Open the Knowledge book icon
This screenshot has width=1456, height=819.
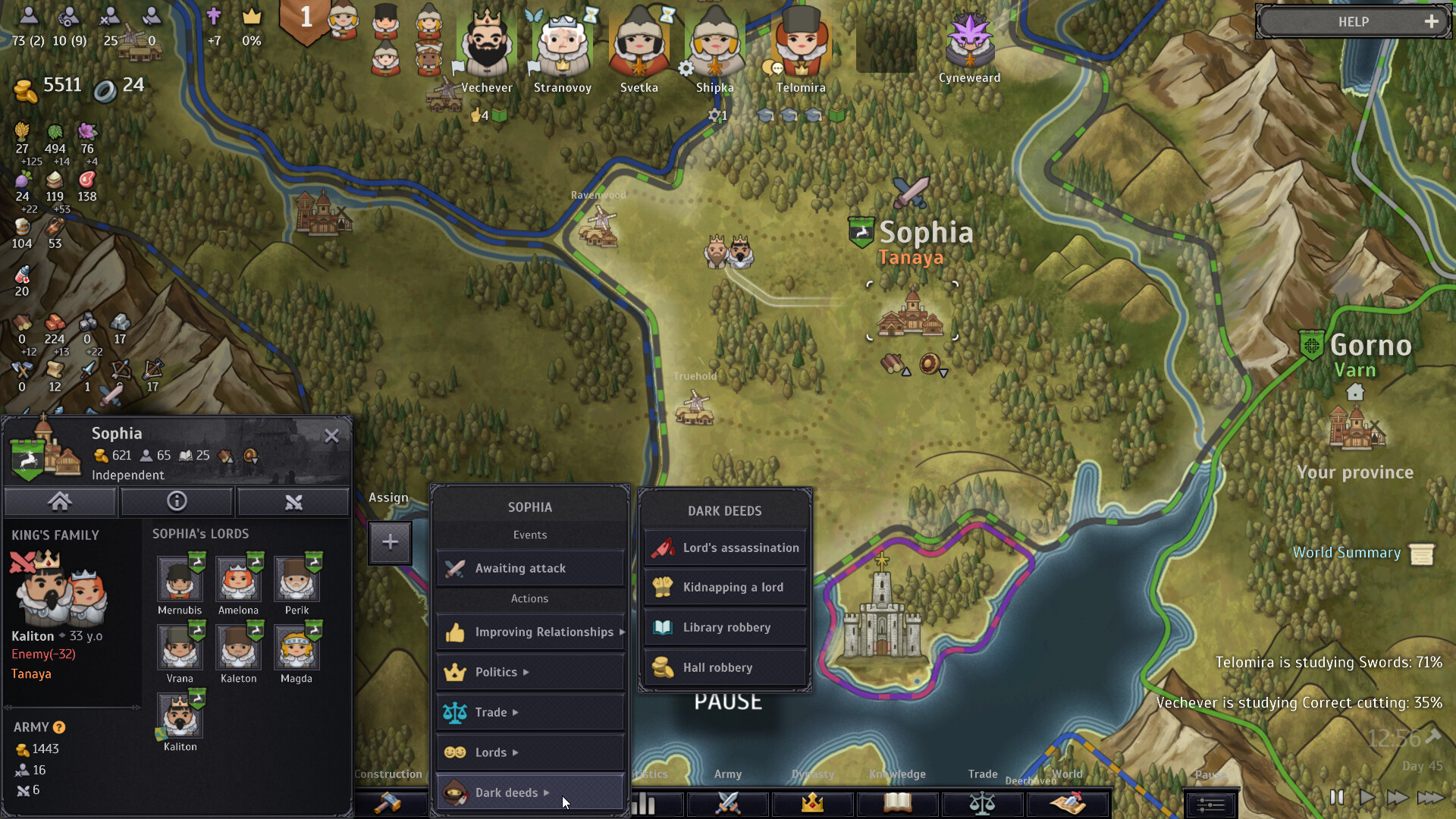point(897,804)
